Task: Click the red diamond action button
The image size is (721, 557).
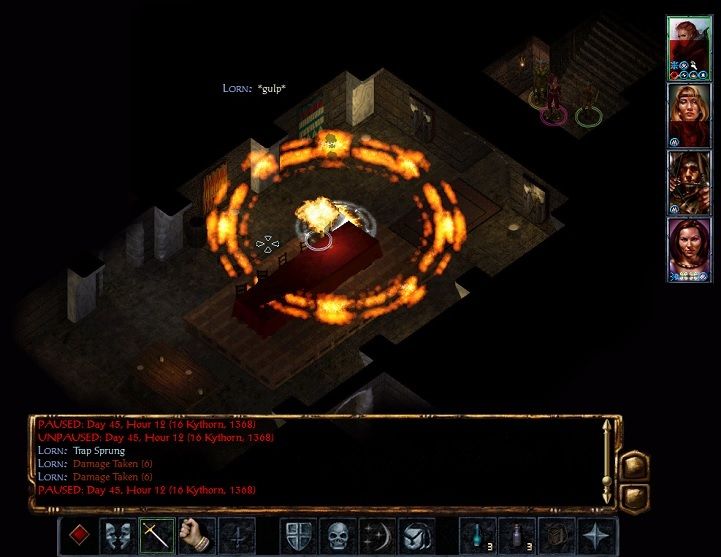Action: (78, 535)
